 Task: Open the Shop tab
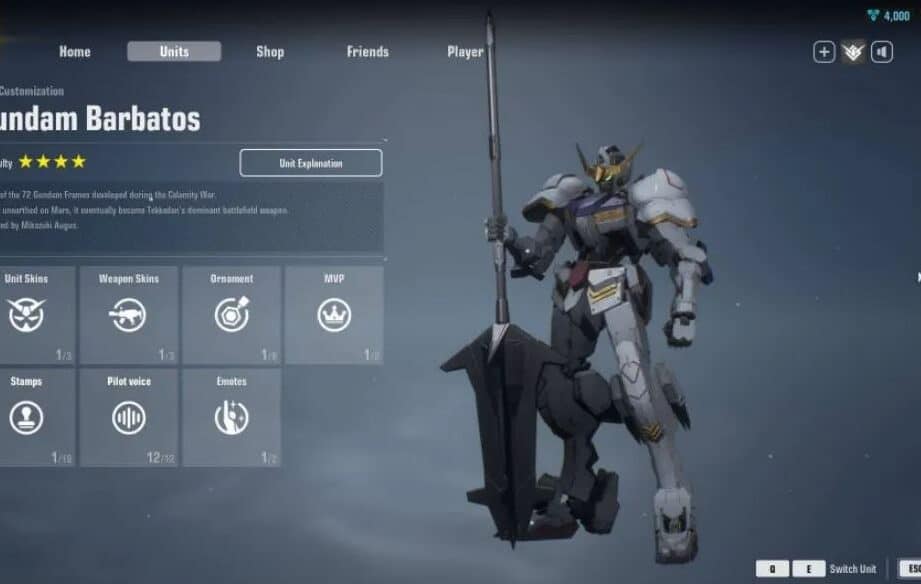coord(270,52)
